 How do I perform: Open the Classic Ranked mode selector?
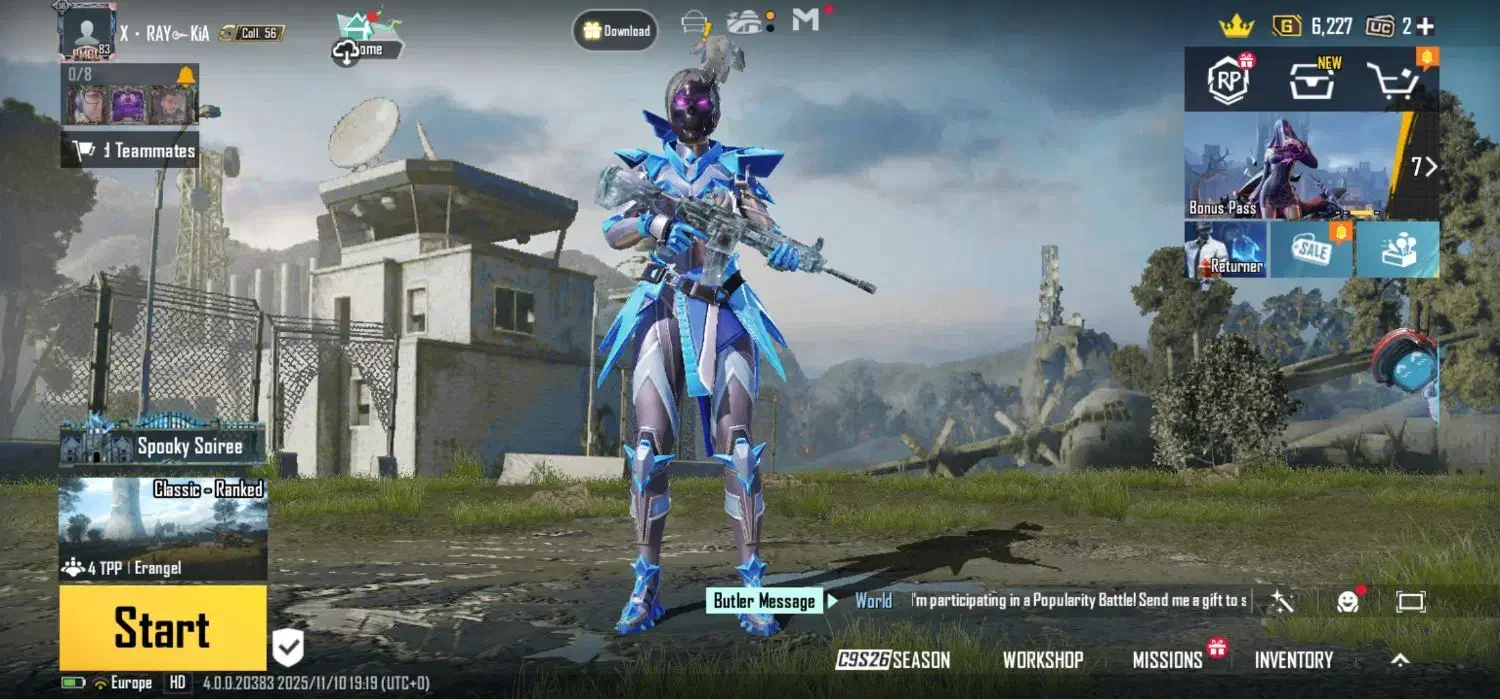[163, 528]
